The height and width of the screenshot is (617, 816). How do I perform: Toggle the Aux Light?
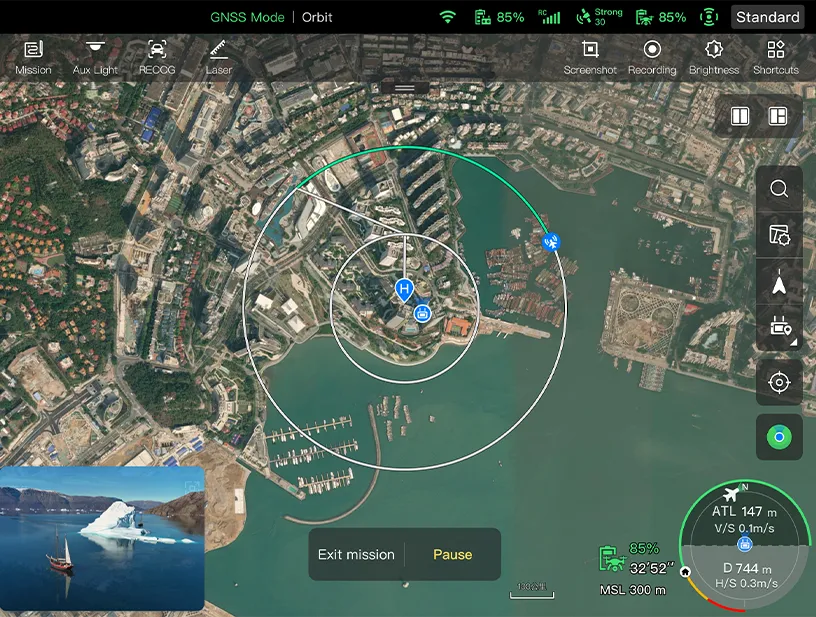[x=95, y=57]
